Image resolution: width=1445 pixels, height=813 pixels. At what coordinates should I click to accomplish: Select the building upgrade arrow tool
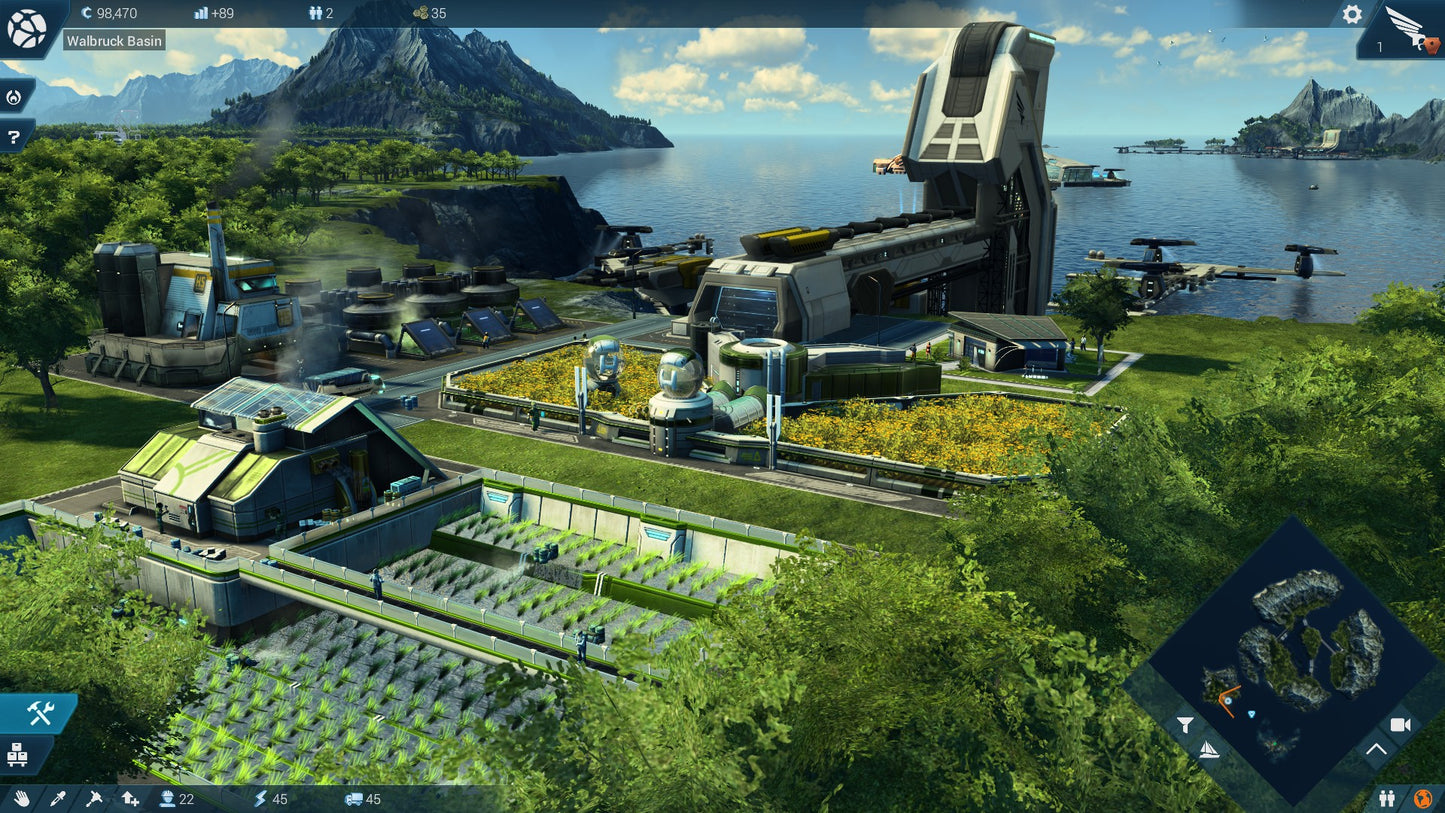(129, 799)
